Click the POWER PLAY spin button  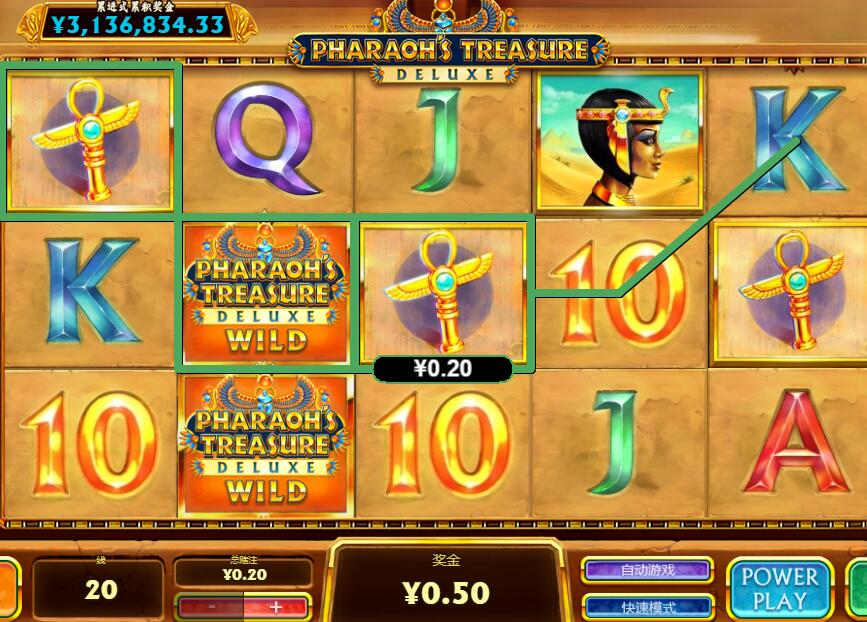tap(779, 588)
